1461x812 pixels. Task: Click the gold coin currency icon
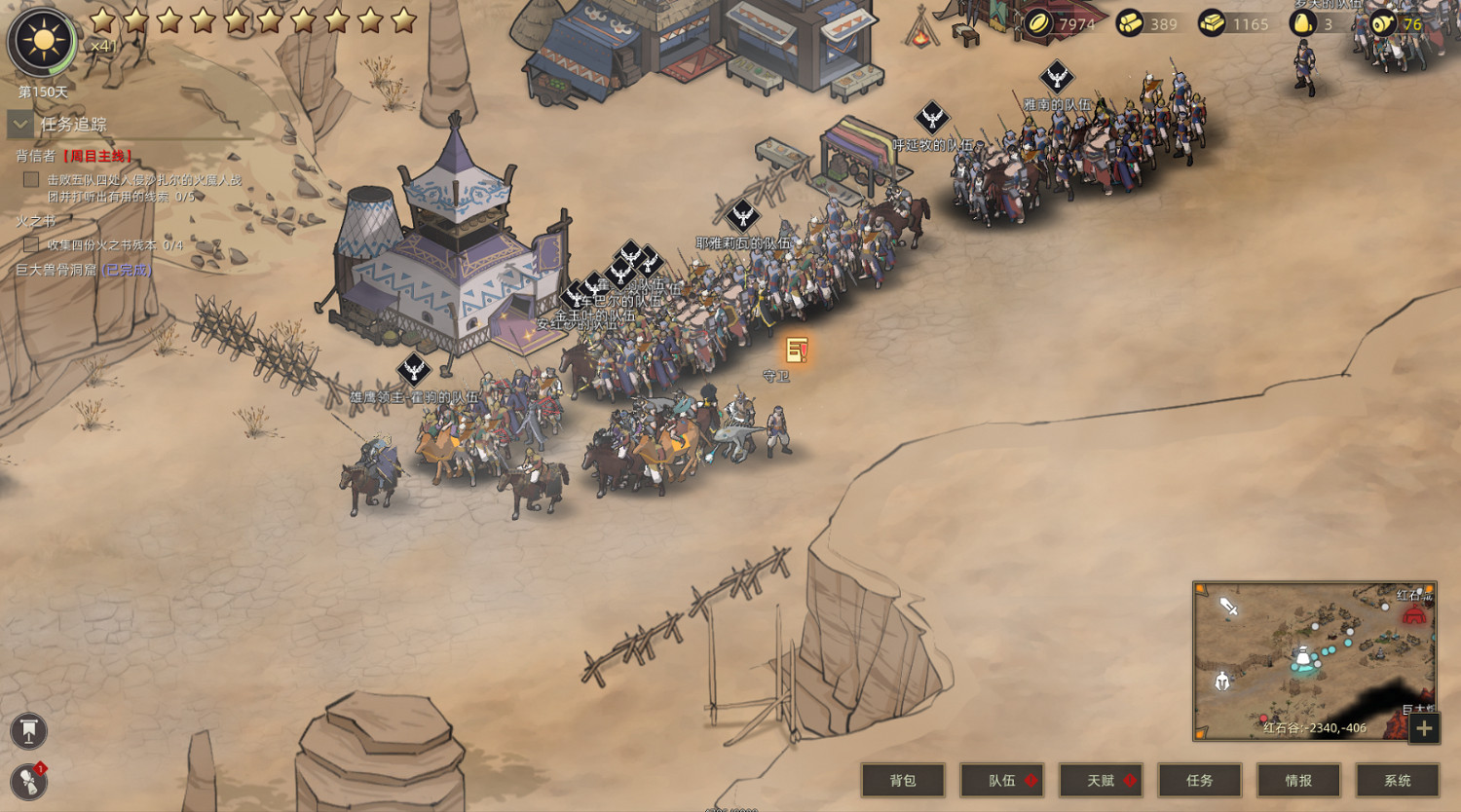pyautogui.click(x=1039, y=23)
